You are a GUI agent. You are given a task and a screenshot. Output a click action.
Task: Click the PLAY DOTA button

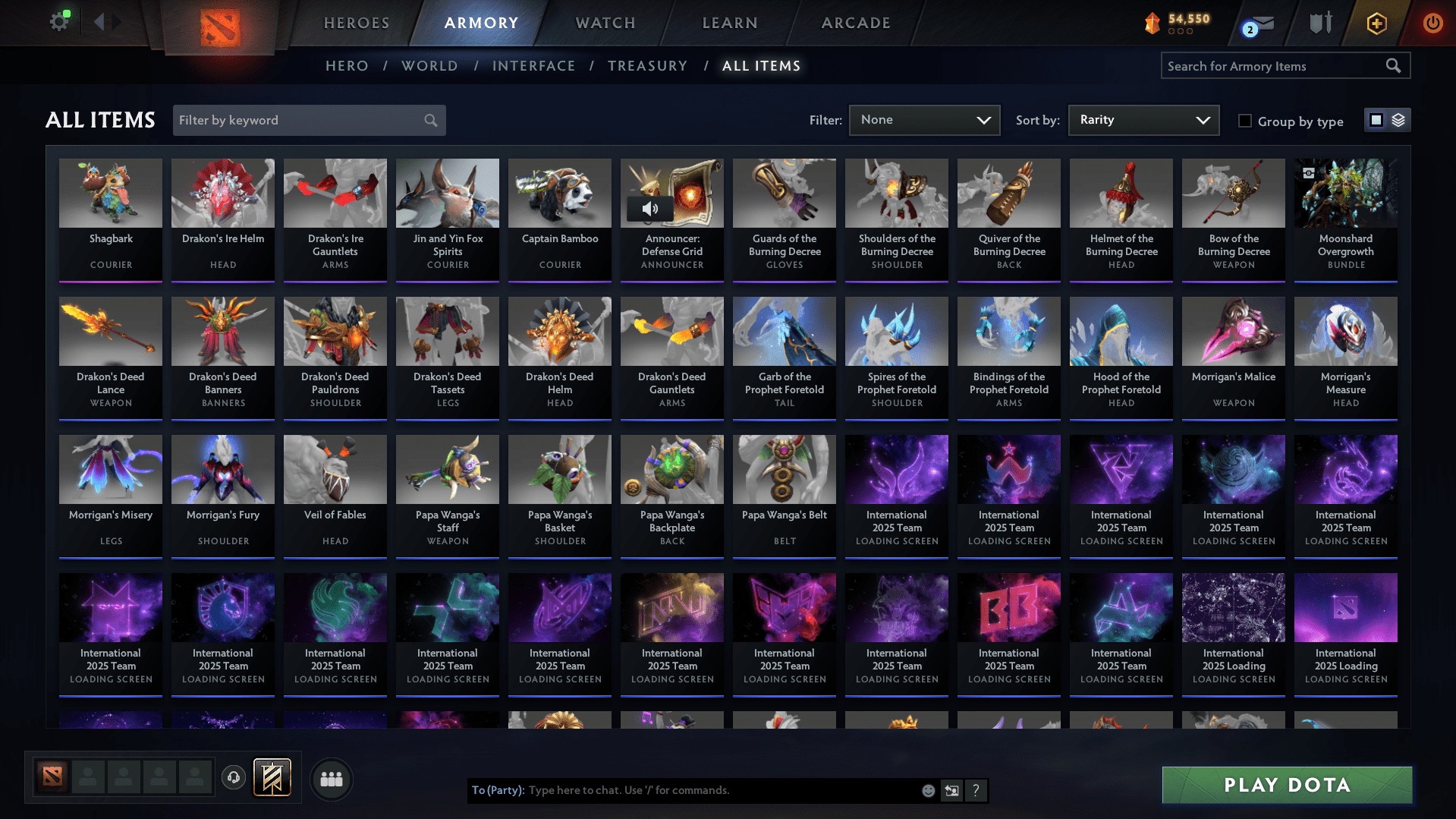click(1286, 785)
